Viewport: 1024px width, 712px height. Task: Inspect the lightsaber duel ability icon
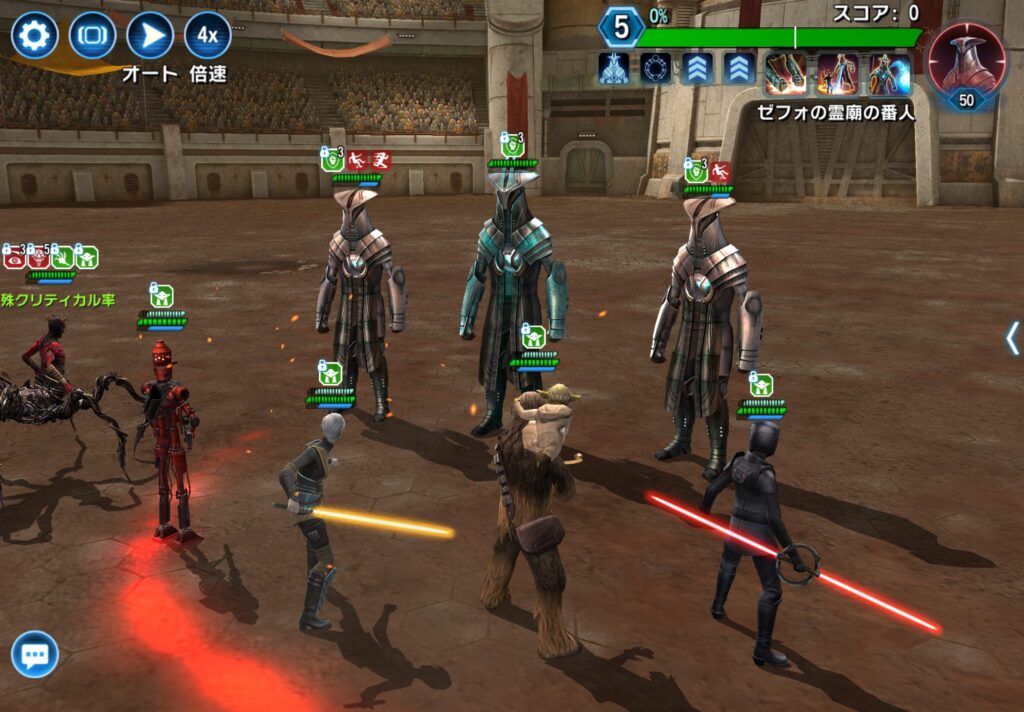coord(837,73)
